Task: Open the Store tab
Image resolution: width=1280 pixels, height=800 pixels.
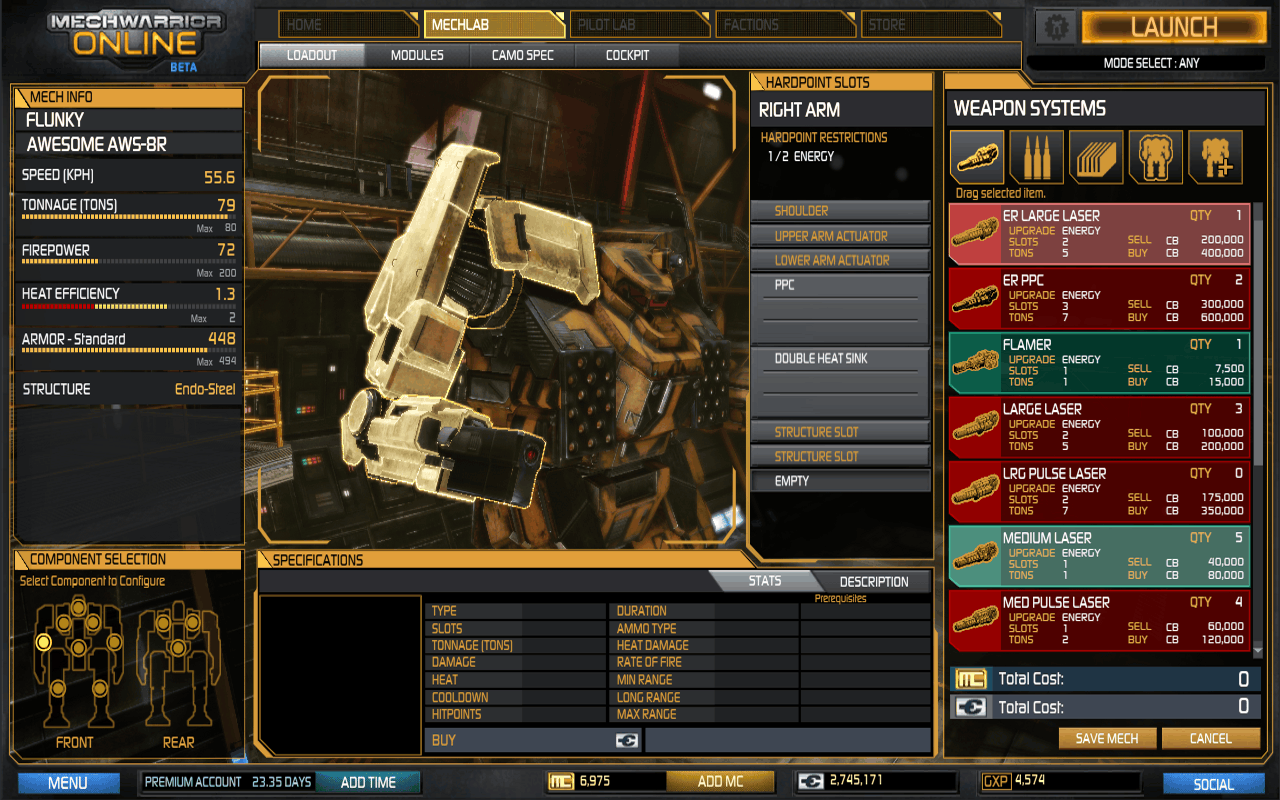Action: tap(928, 24)
